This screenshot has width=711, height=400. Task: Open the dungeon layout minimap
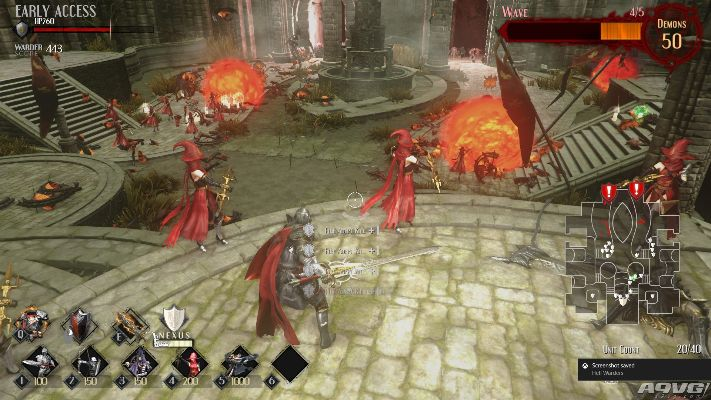point(620,255)
